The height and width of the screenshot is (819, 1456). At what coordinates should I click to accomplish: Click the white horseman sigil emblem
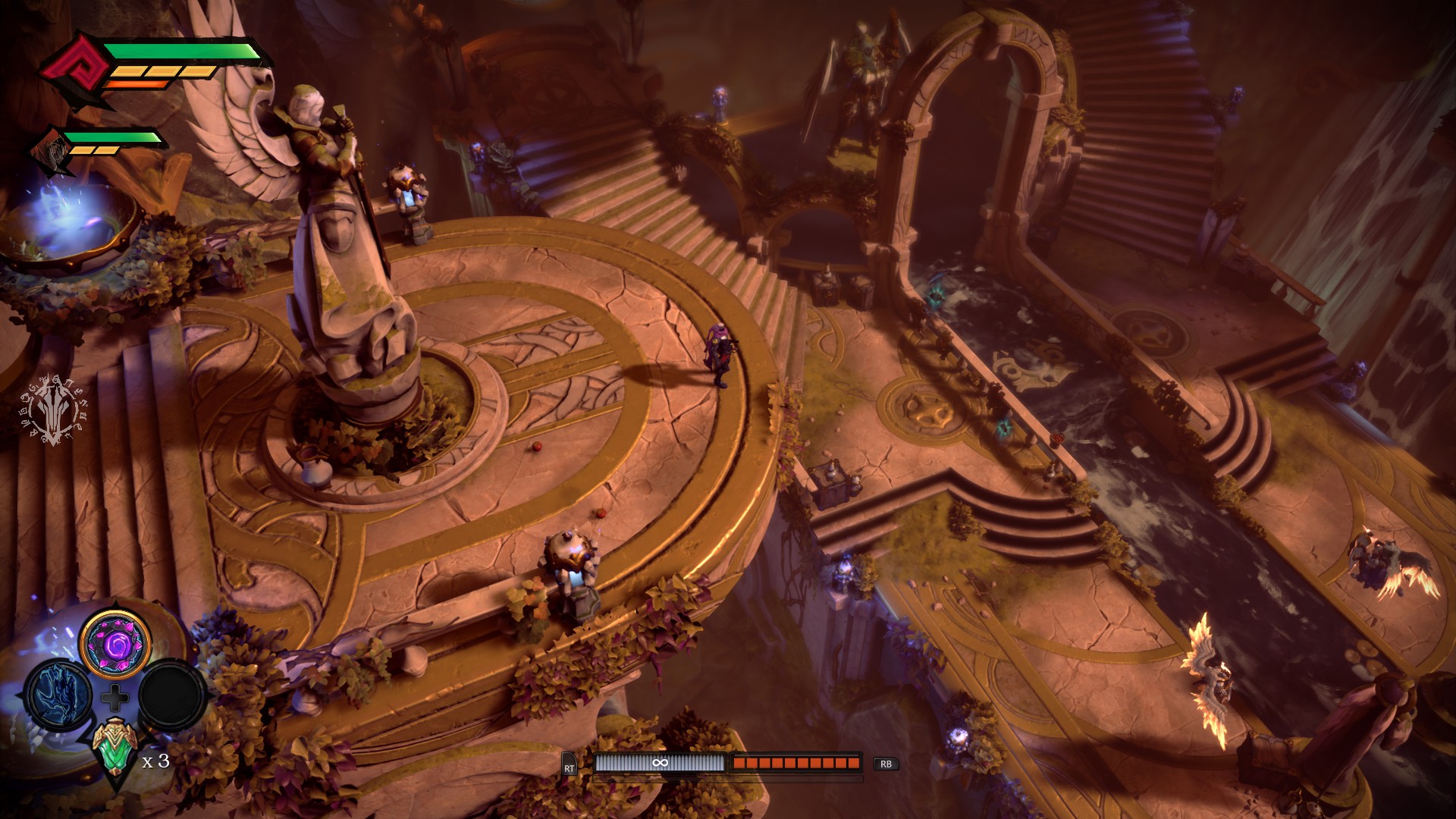tap(53, 410)
